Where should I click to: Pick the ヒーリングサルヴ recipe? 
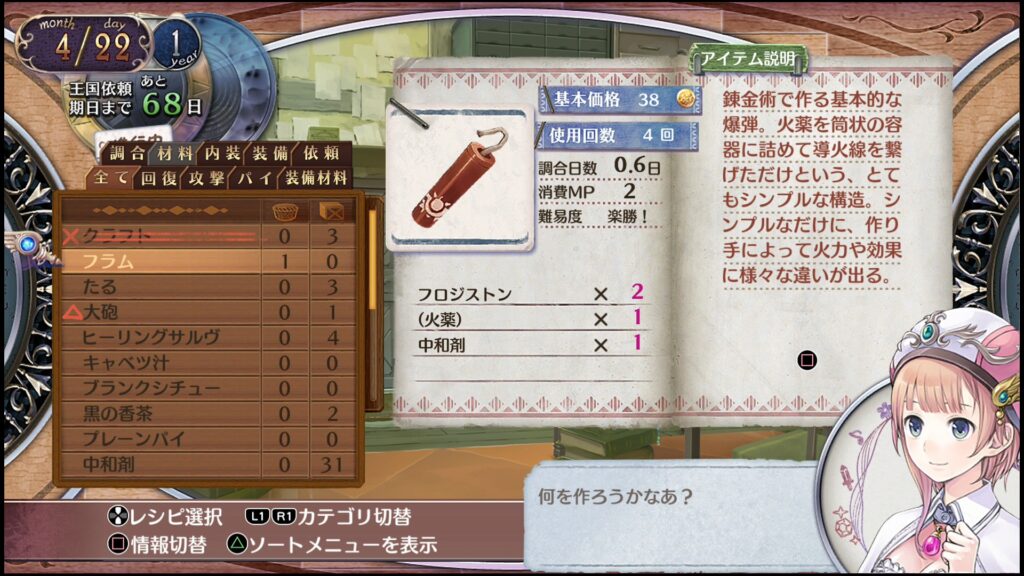160,338
